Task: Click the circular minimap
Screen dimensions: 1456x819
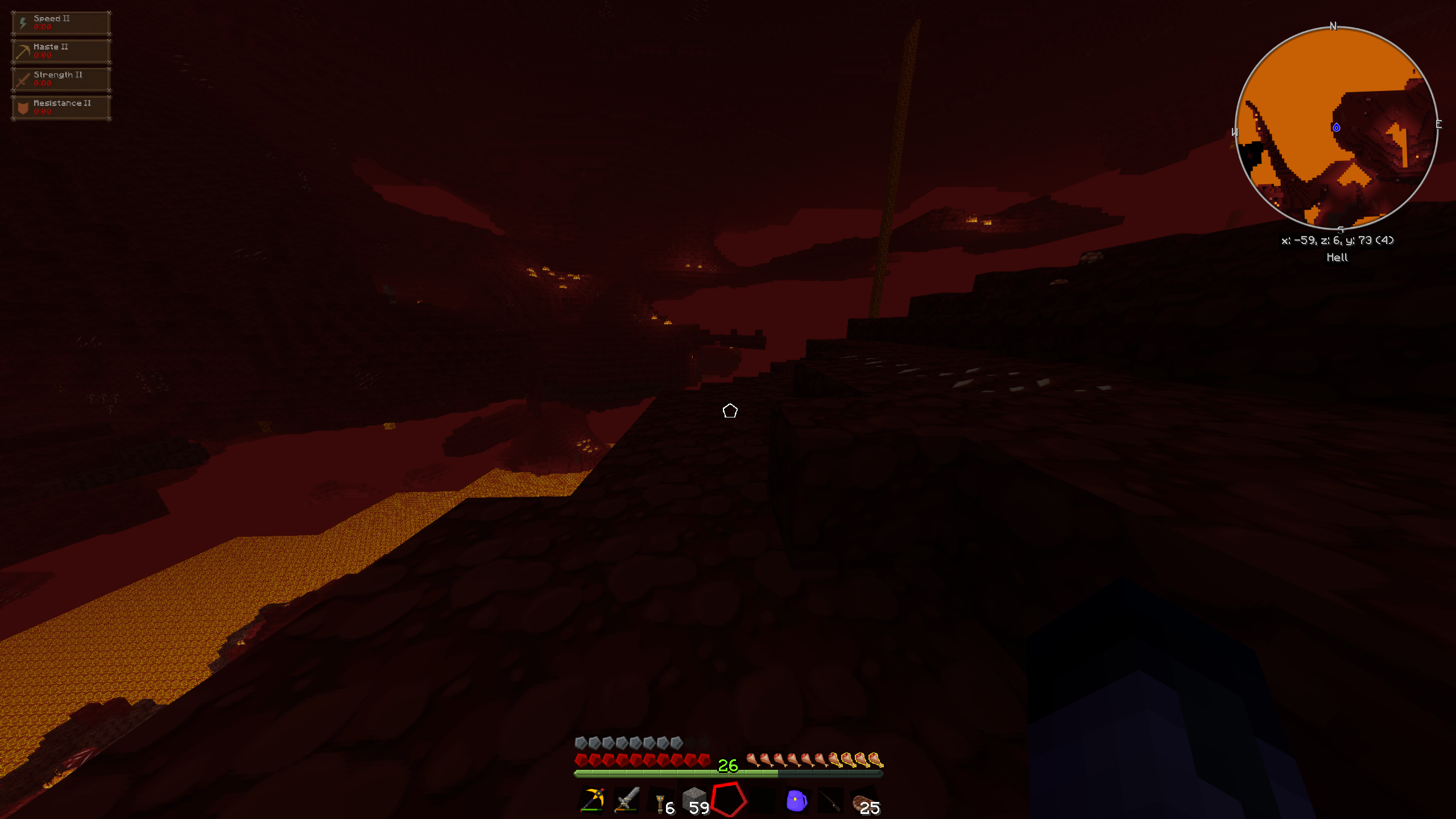Action: (x=1336, y=127)
